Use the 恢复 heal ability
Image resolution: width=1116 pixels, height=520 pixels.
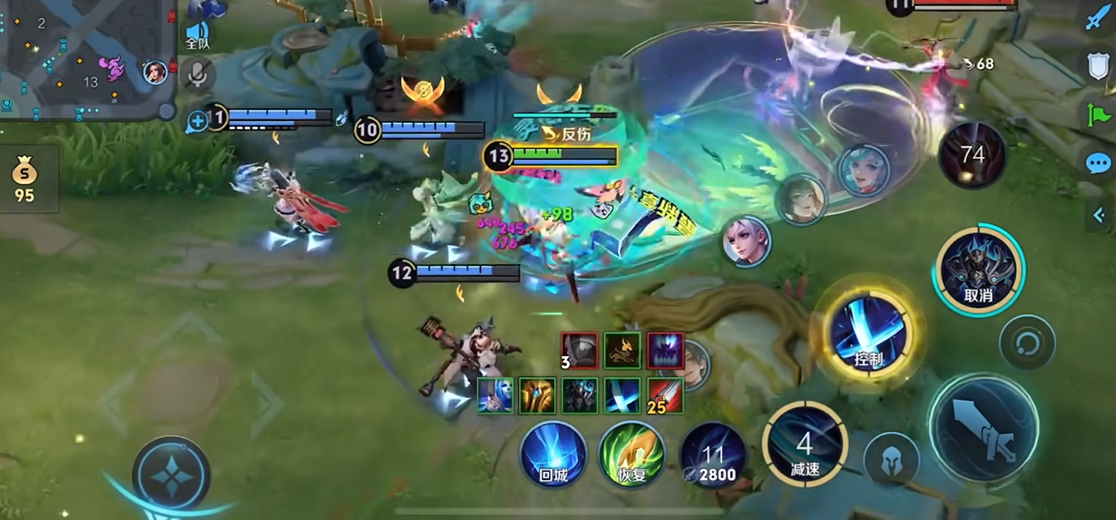[x=632, y=455]
